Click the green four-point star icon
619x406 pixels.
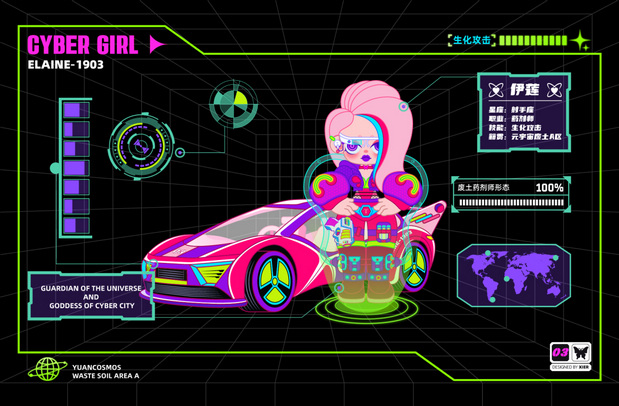click(x=580, y=41)
